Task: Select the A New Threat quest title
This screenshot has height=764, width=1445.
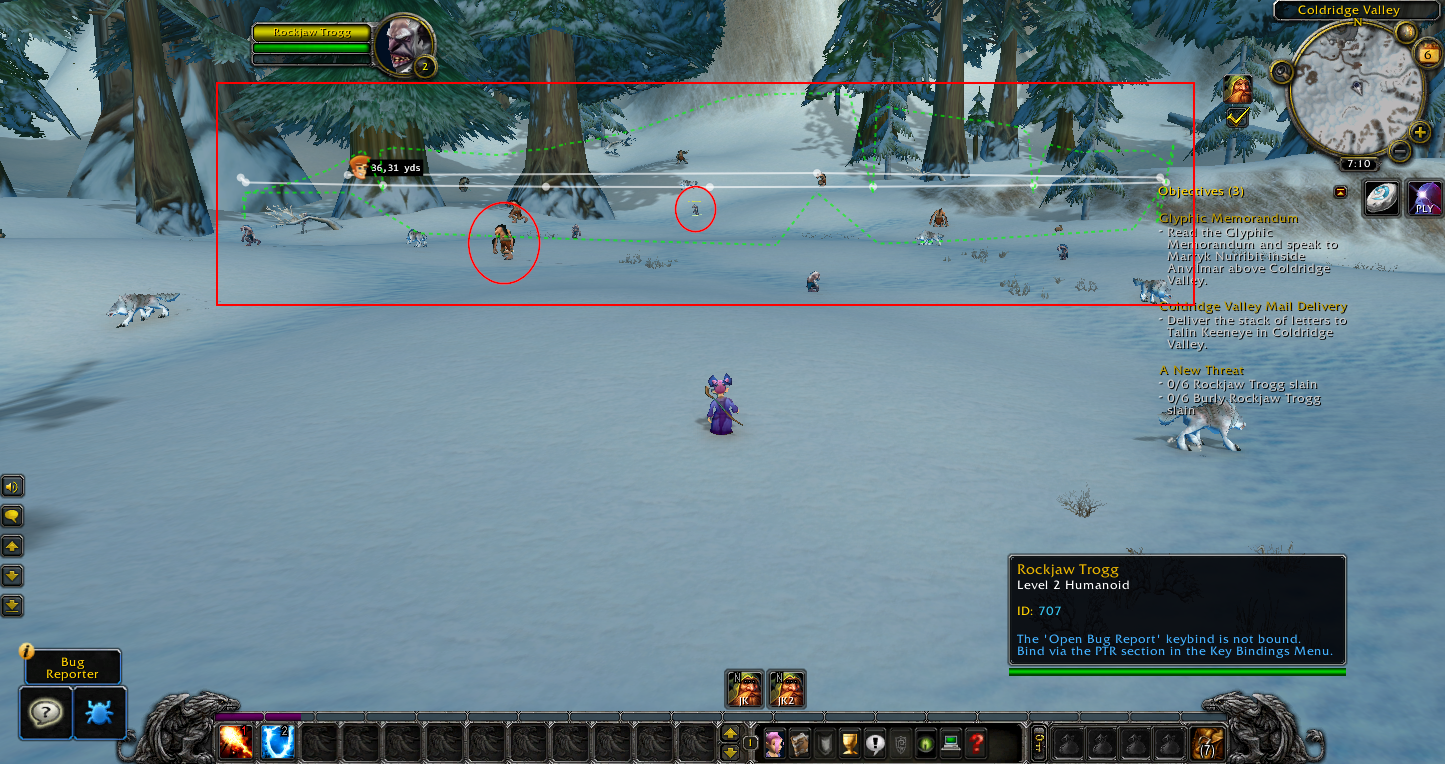Action: pyautogui.click(x=1202, y=370)
